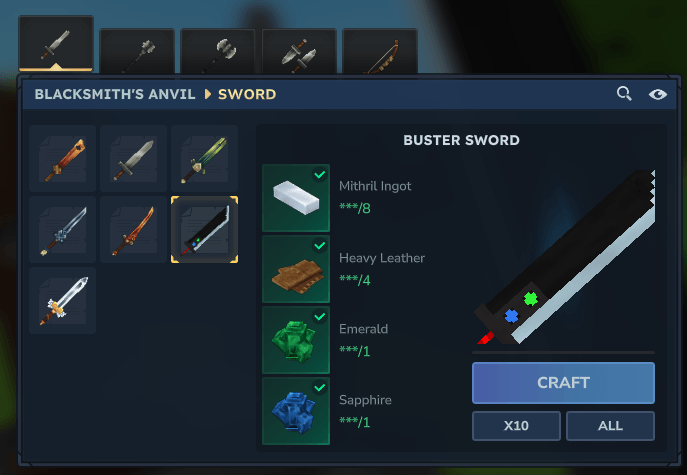Click the Sapphire ingredient slot
Image resolution: width=687 pixels, height=475 pixels.
296,411
